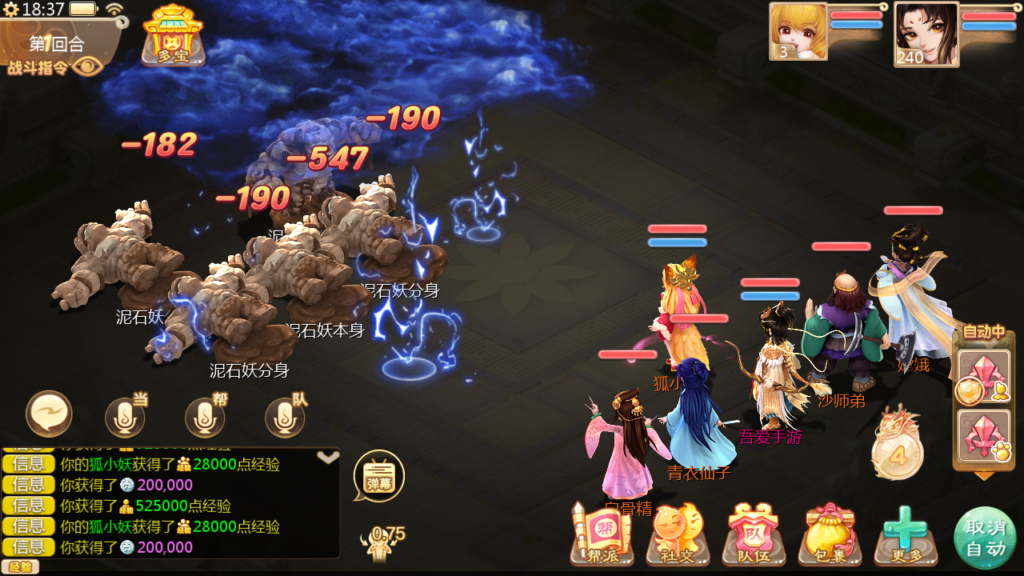1024x576 pixels.
Task: Open settings via the gear icon
Action: point(9,9)
